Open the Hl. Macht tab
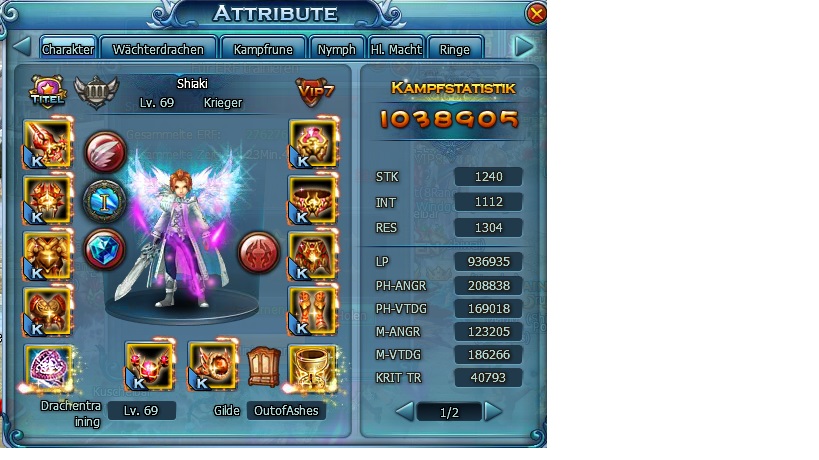This screenshot has height=460, width=819. tap(396, 49)
